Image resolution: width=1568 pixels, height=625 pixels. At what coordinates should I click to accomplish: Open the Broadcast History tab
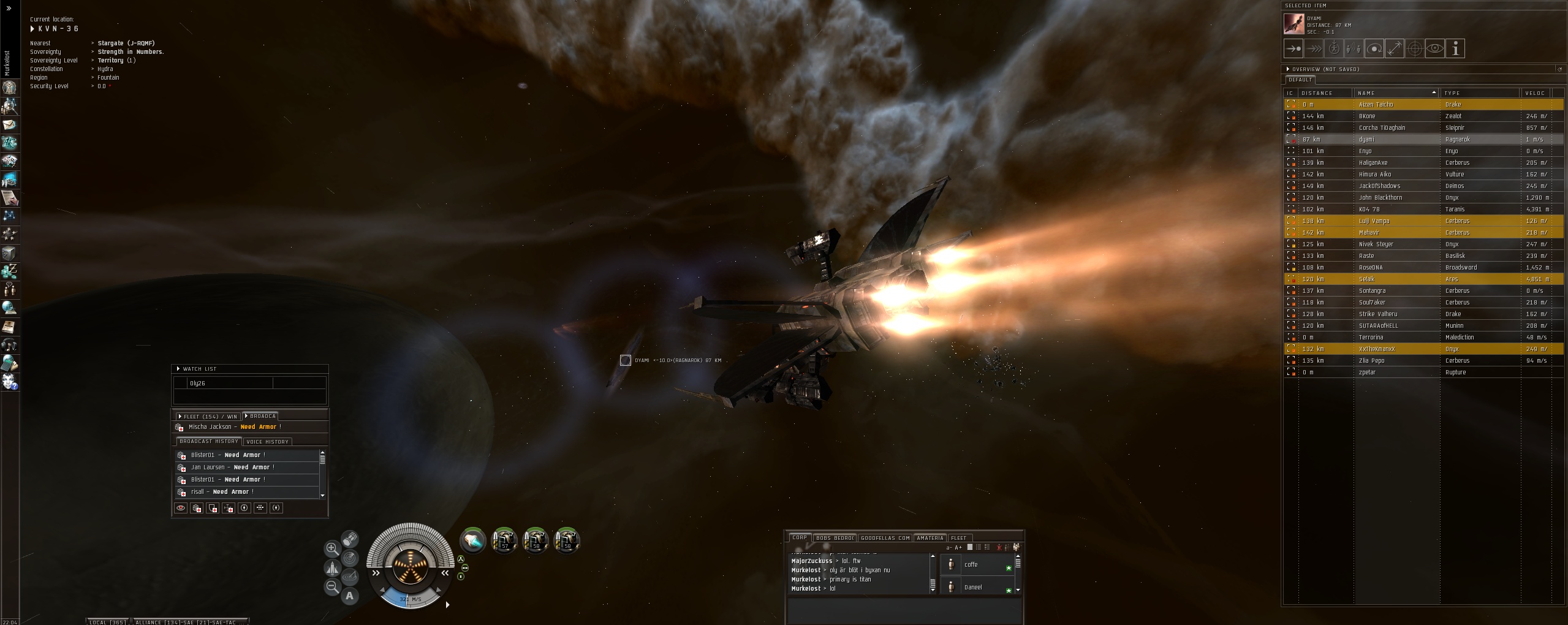tap(208, 442)
